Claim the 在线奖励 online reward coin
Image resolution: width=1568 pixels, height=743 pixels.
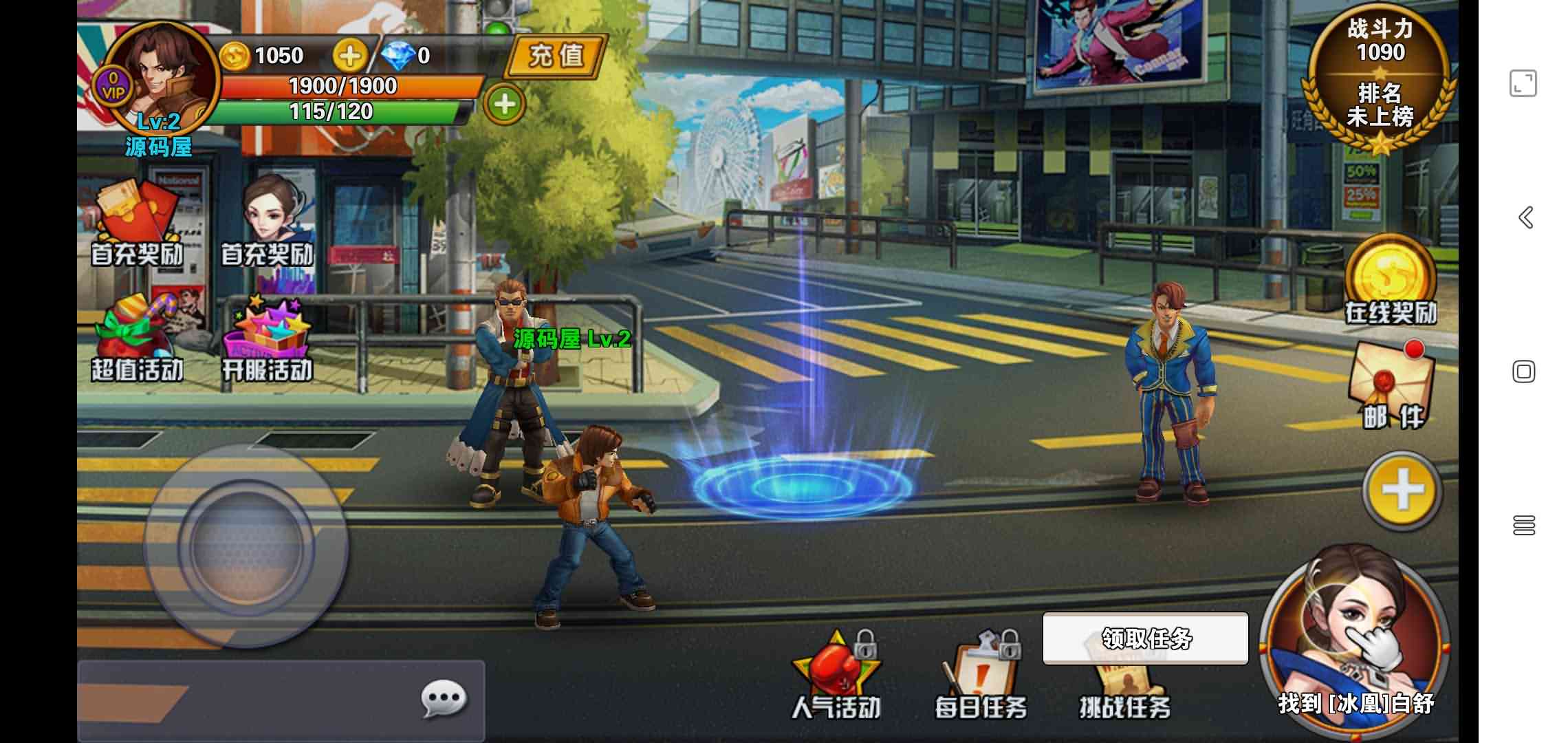[1391, 279]
